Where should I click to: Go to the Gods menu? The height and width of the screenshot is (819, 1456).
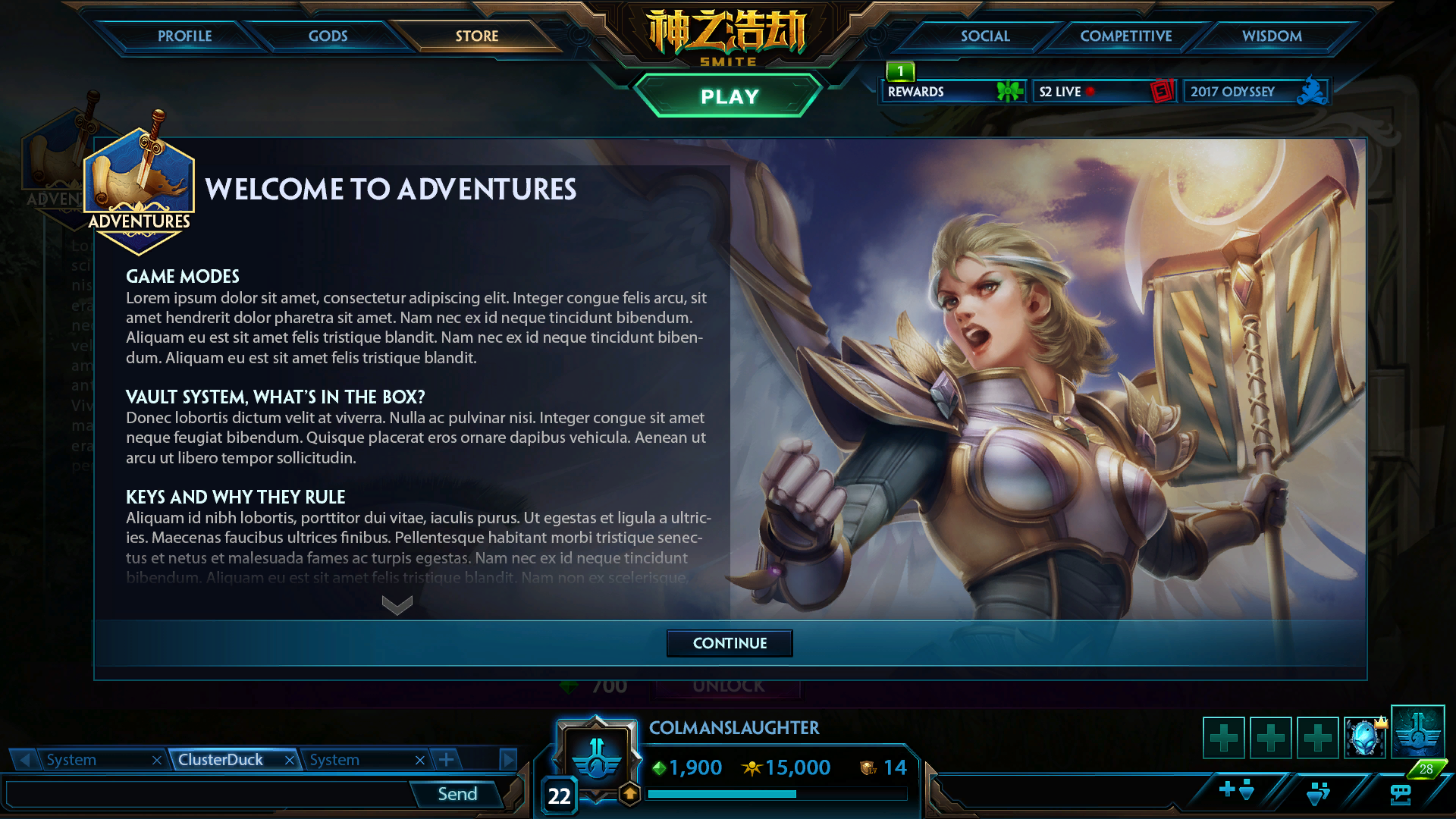click(328, 36)
